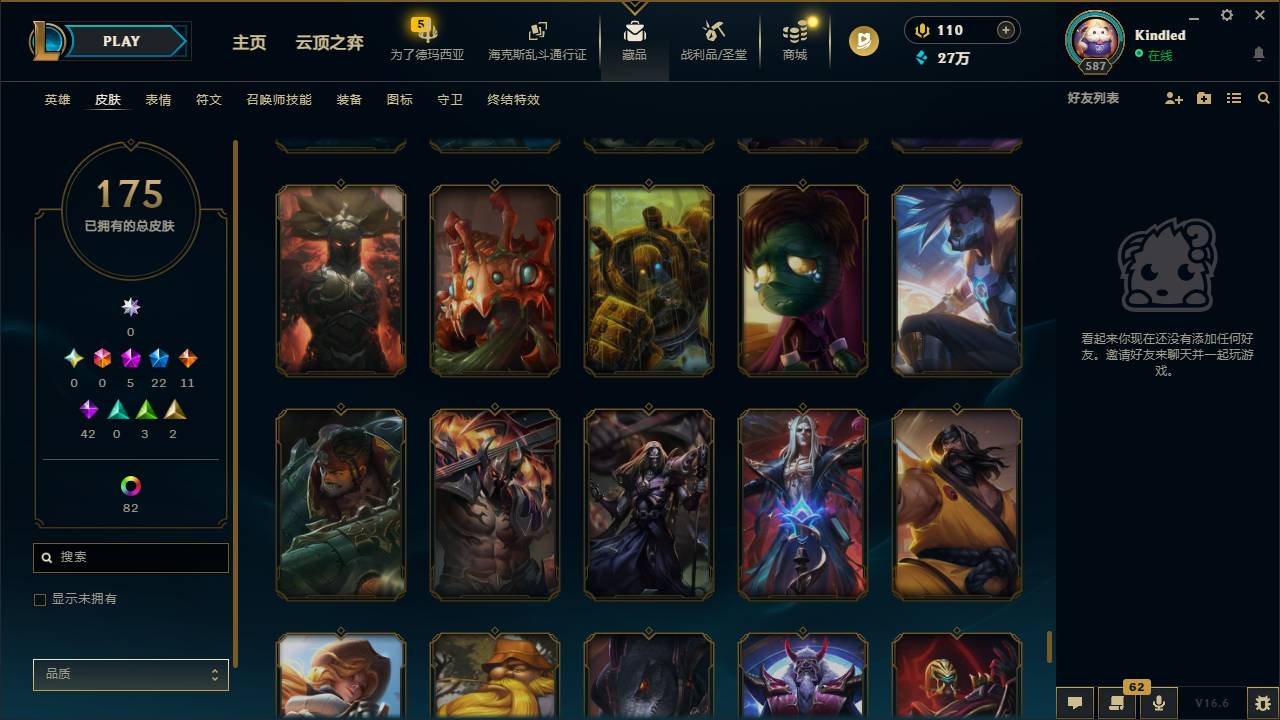Switch to the 英雄 tab
This screenshot has height=720, width=1280.
coord(56,100)
